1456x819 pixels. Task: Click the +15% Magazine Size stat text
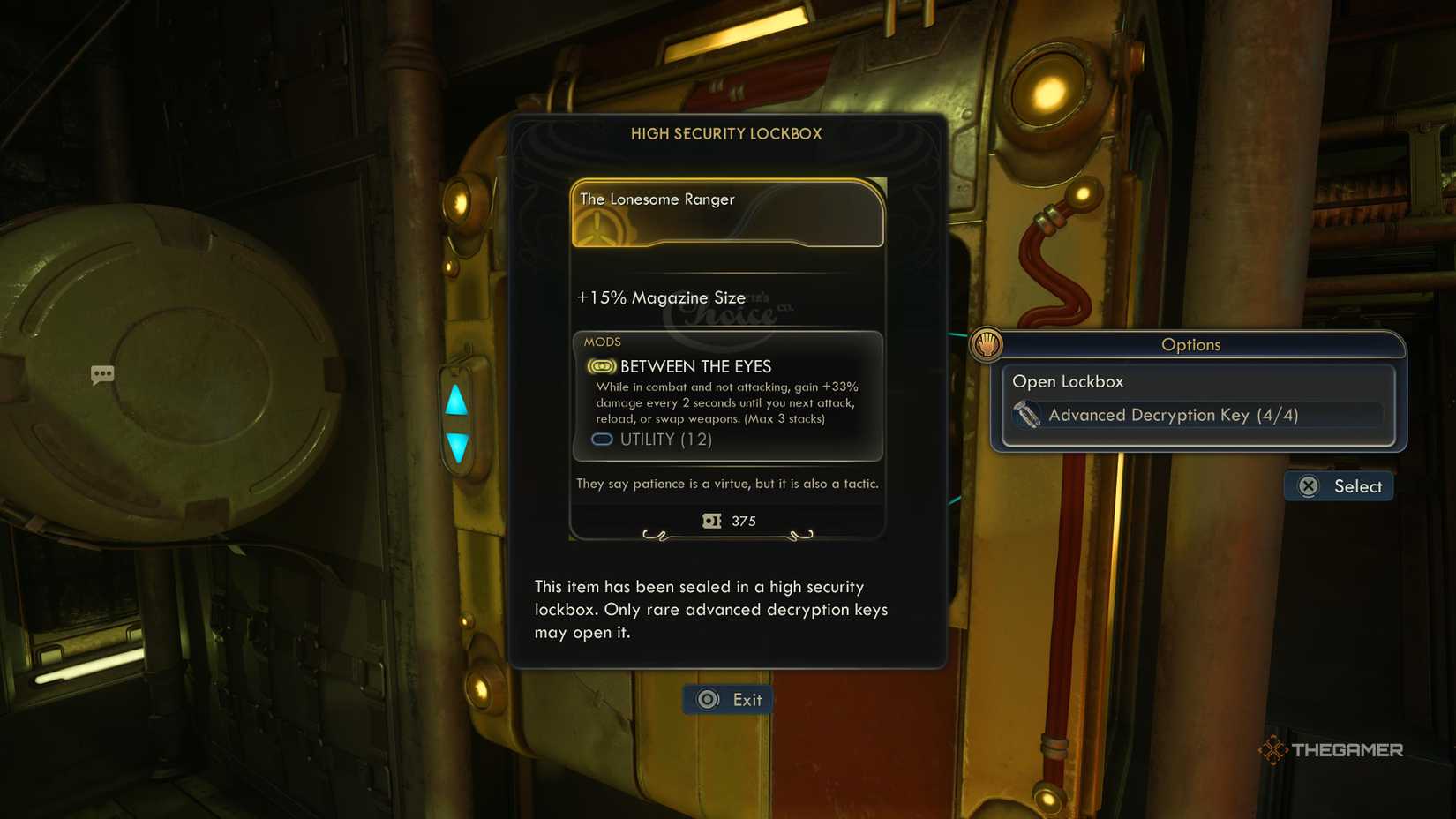pos(658,298)
